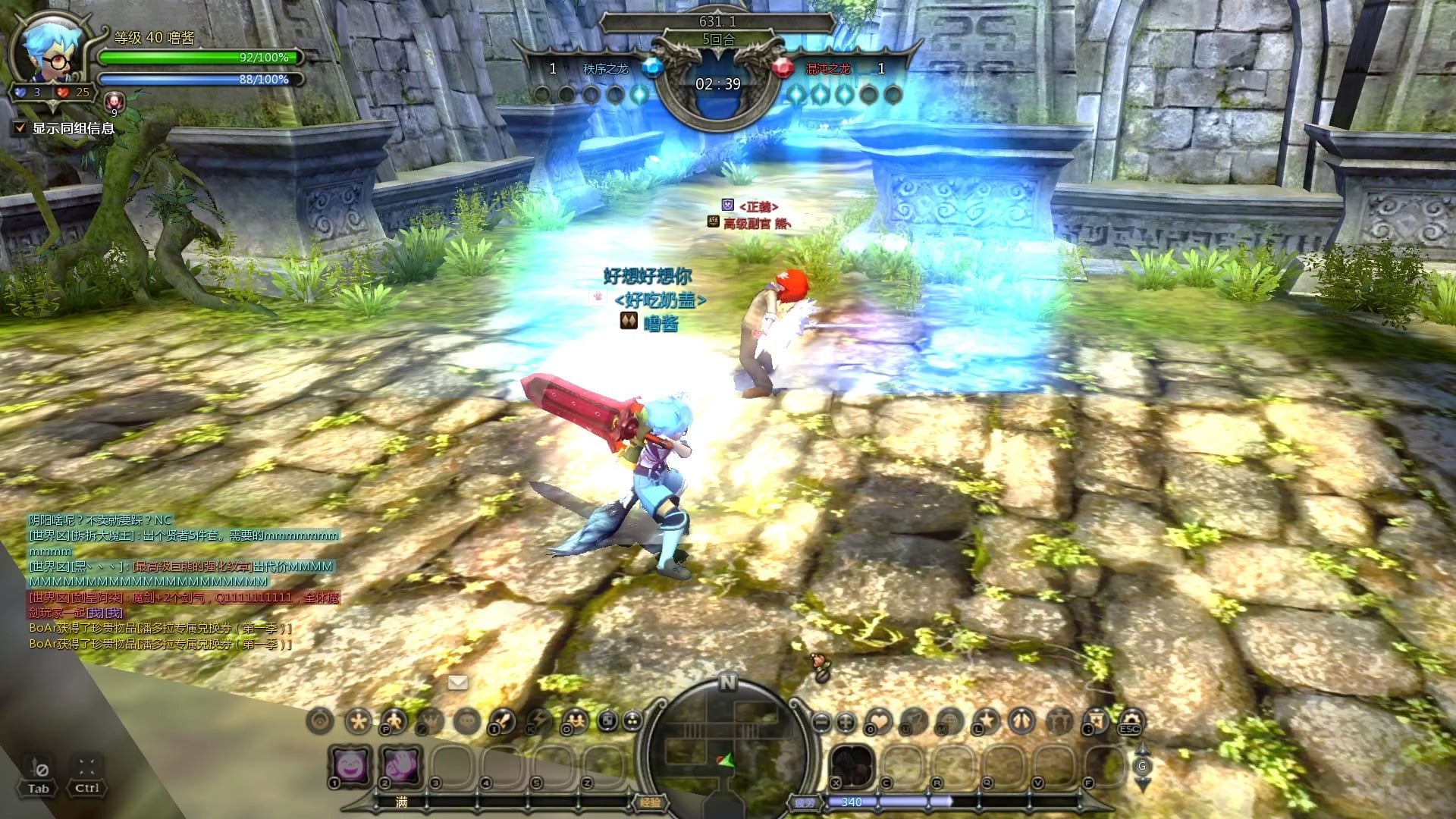This screenshot has height=819, width=1456.
Task: Open the character info running-figure icon
Action: pos(393,720)
